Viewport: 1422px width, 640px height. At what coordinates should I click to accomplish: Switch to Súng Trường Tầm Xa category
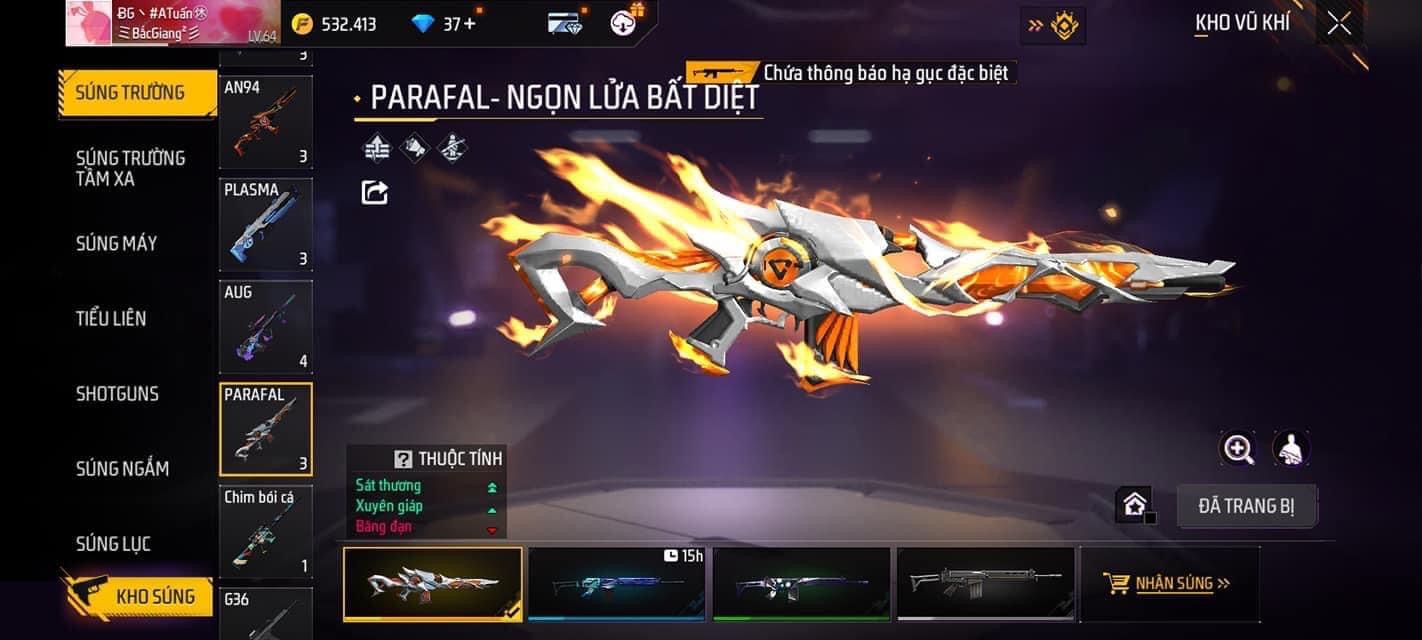tap(130, 168)
